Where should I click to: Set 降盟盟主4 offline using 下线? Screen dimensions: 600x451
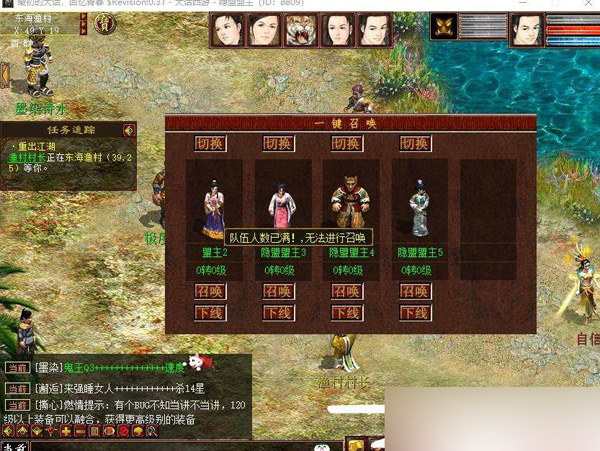point(347,312)
